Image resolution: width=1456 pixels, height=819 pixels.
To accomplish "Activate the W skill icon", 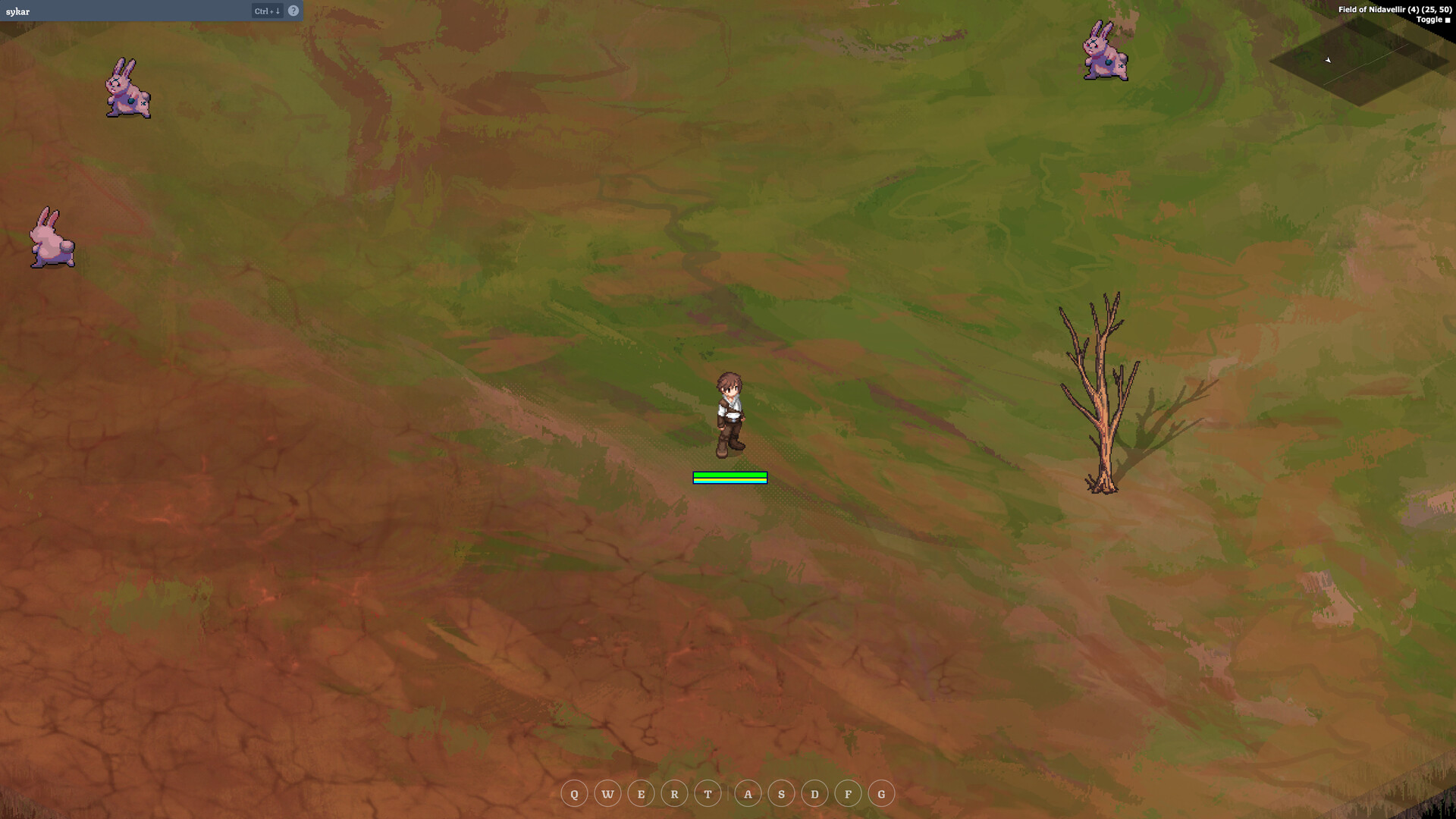I will coord(607,793).
